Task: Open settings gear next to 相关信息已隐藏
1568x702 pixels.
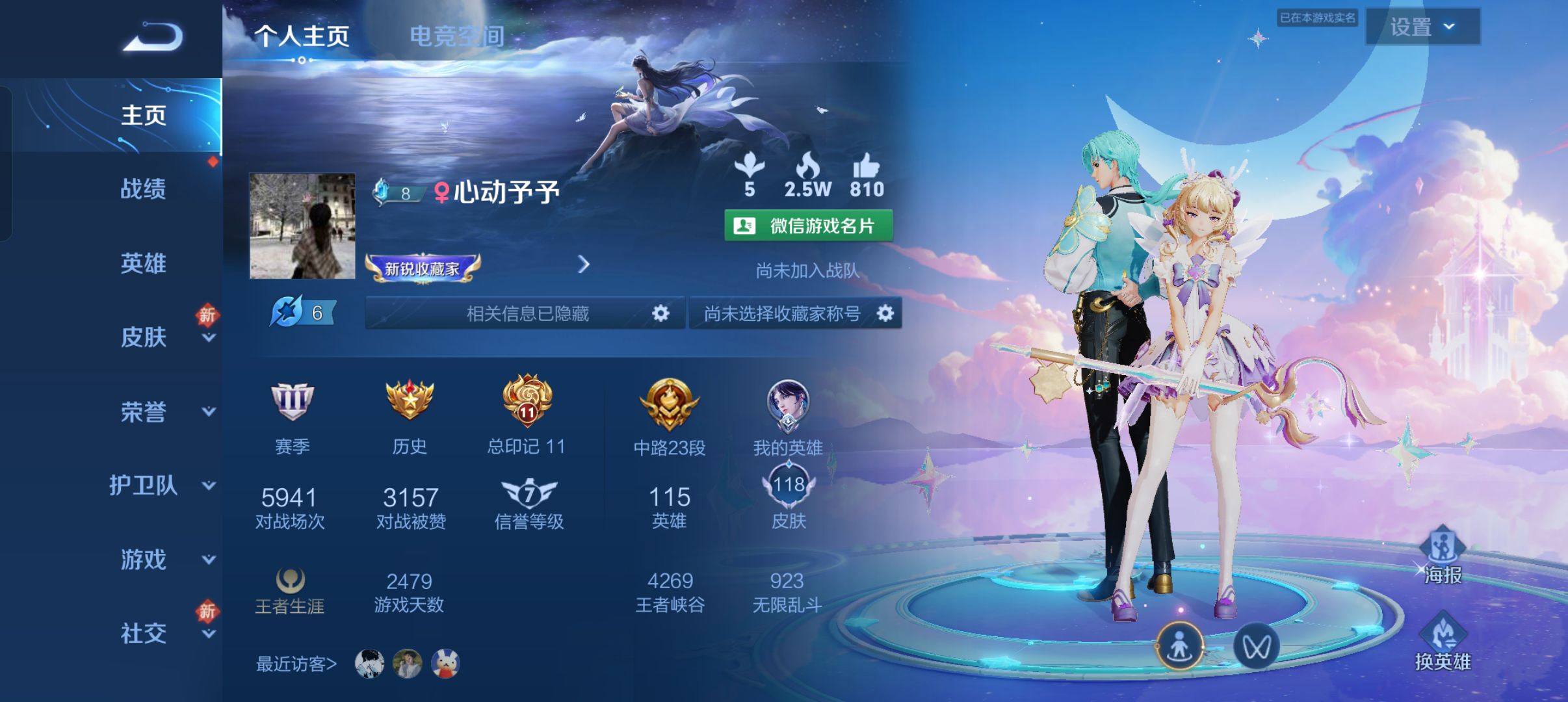Action: click(660, 313)
